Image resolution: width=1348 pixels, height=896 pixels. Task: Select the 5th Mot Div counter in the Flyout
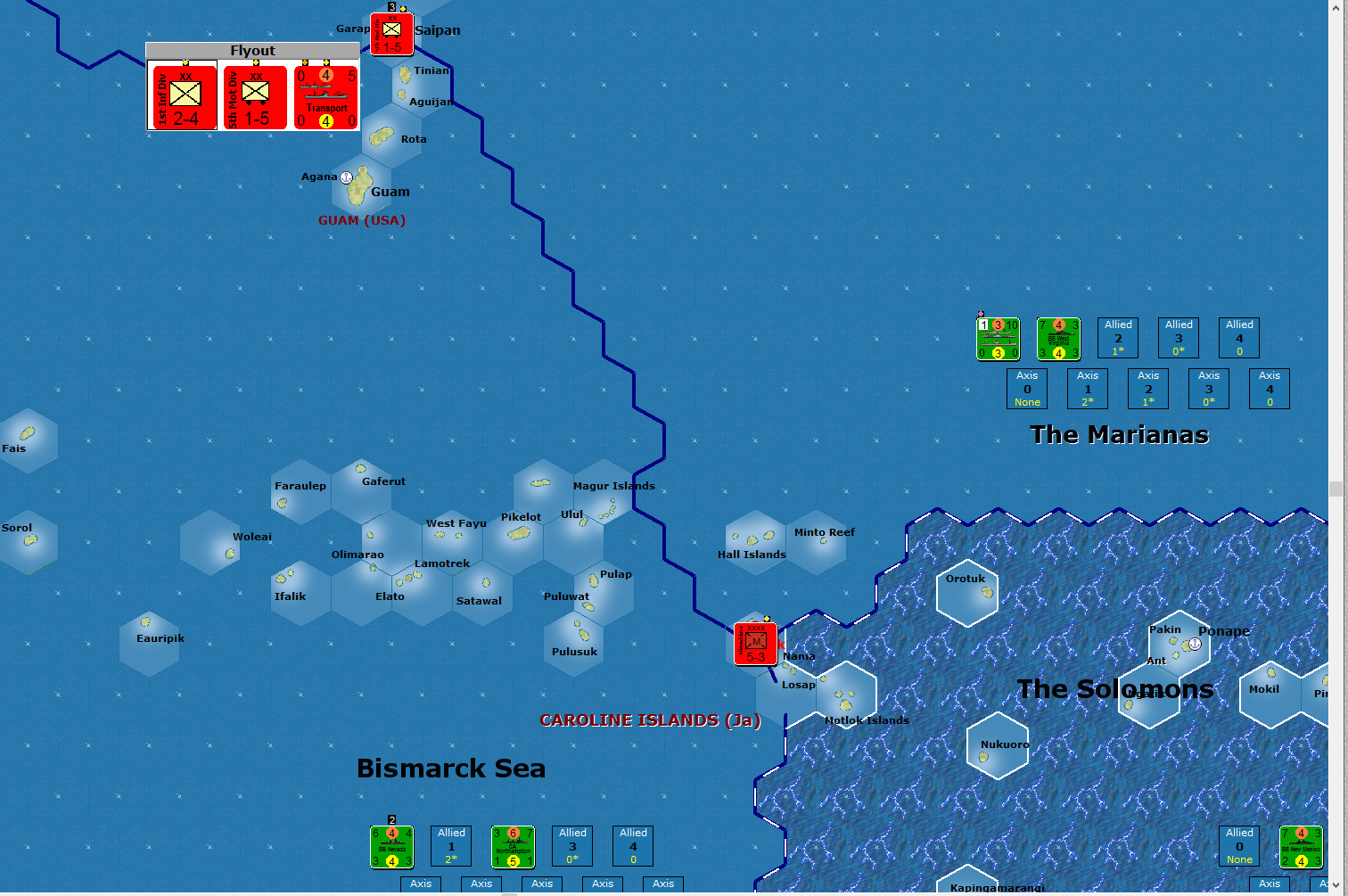(x=254, y=96)
